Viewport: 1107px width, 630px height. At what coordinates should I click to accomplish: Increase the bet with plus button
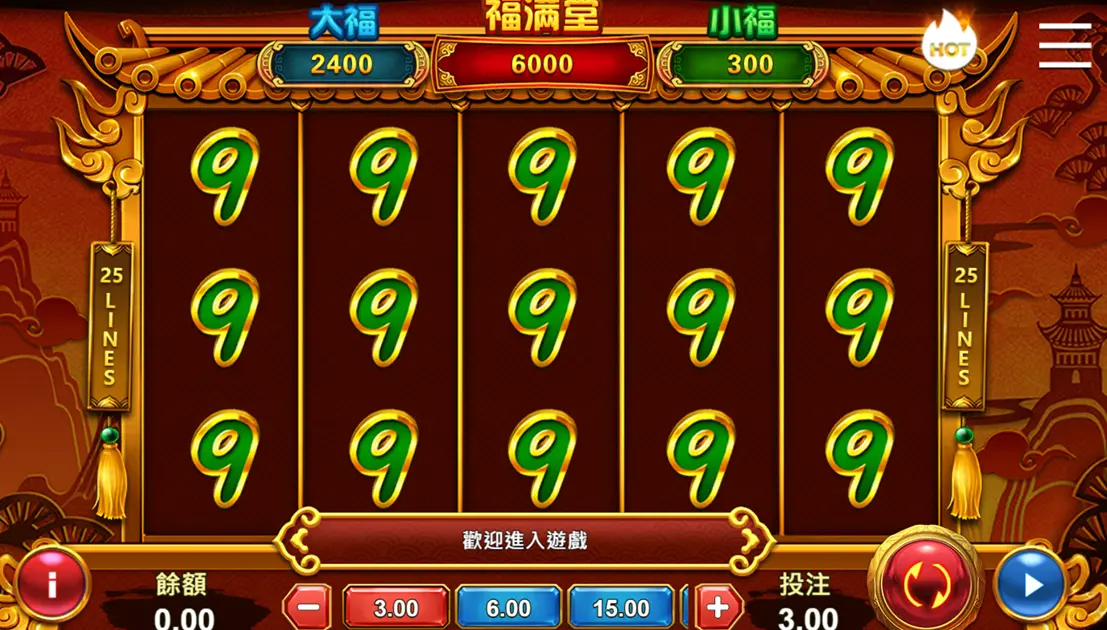[x=718, y=607]
